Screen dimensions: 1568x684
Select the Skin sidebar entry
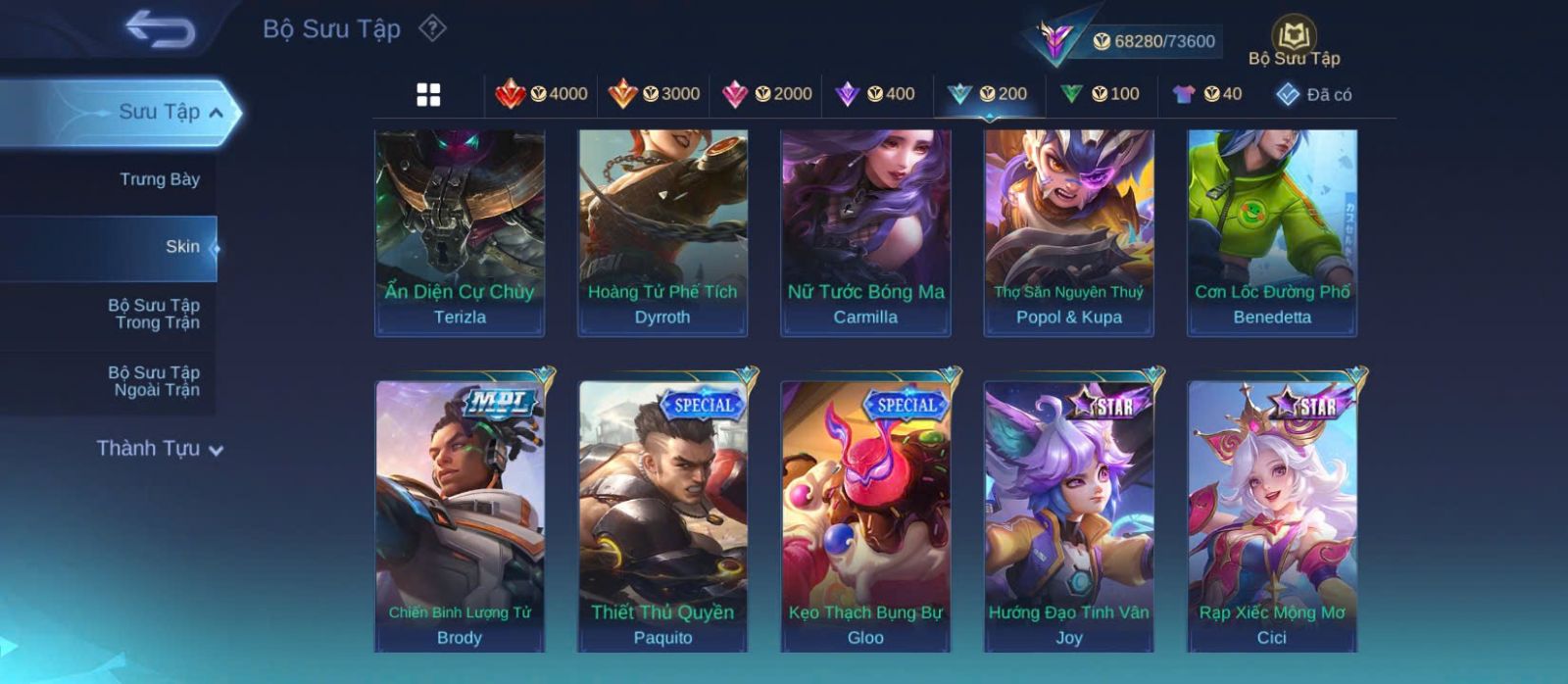pos(182,247)
